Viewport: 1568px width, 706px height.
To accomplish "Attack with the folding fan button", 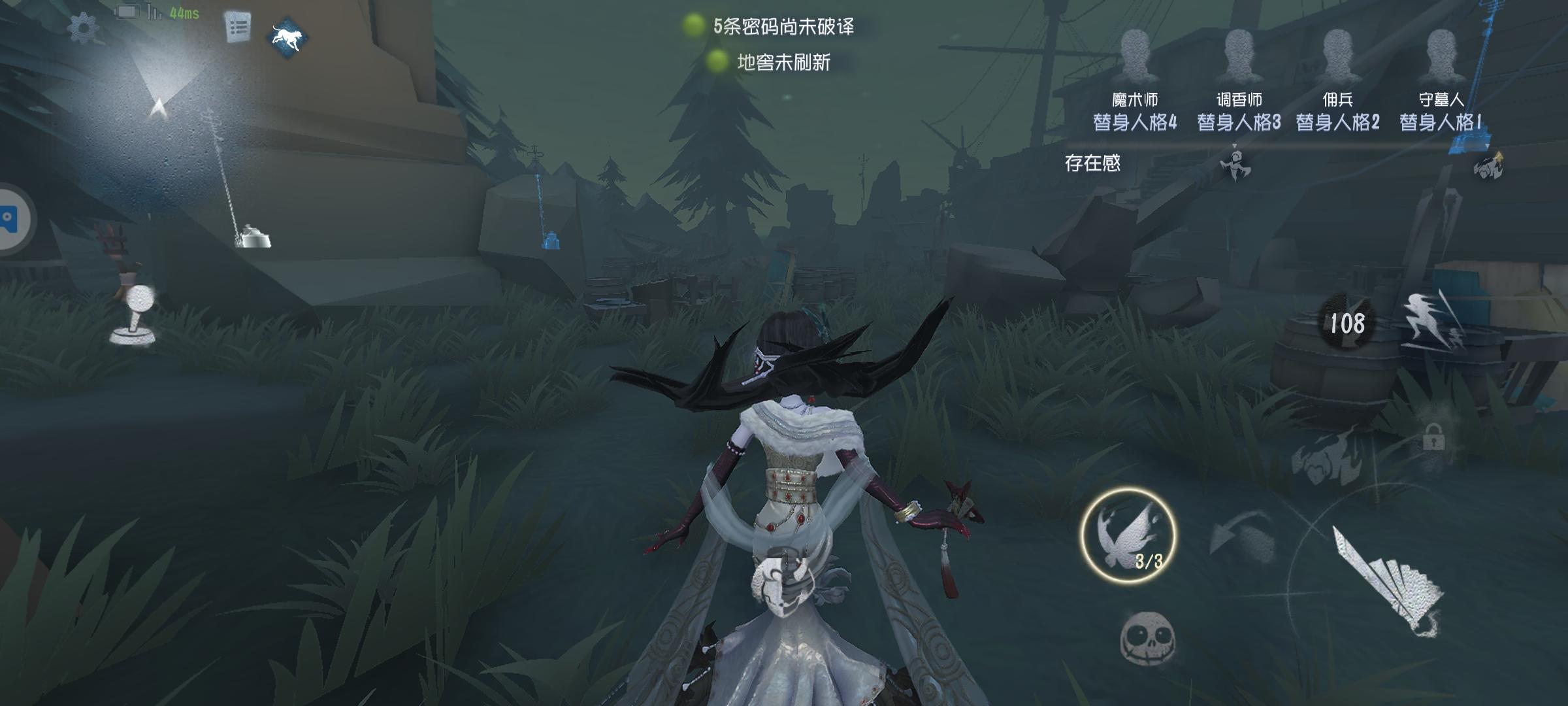I will pyautogui.click(x=1385, y=579).
